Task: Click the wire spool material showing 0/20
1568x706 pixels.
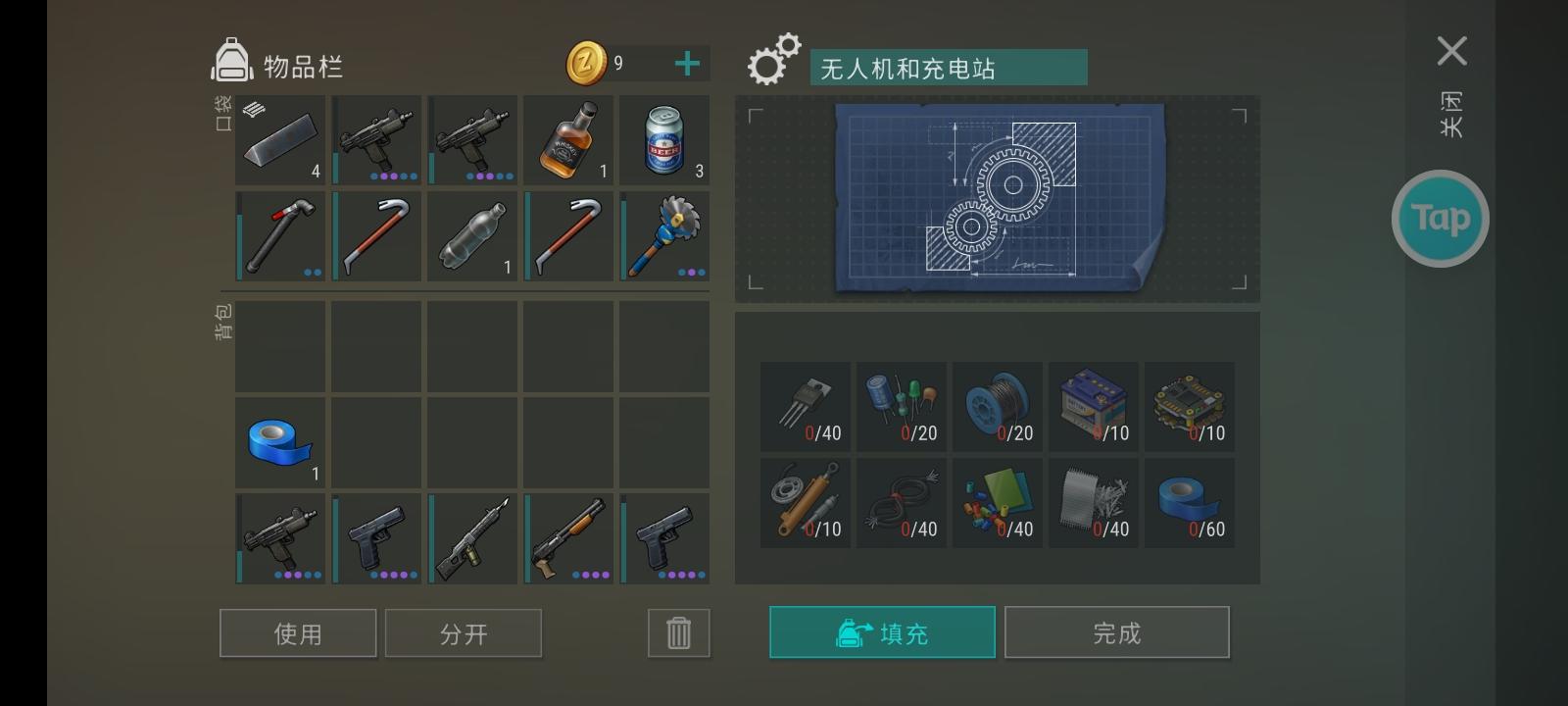Action: point(998,406)
